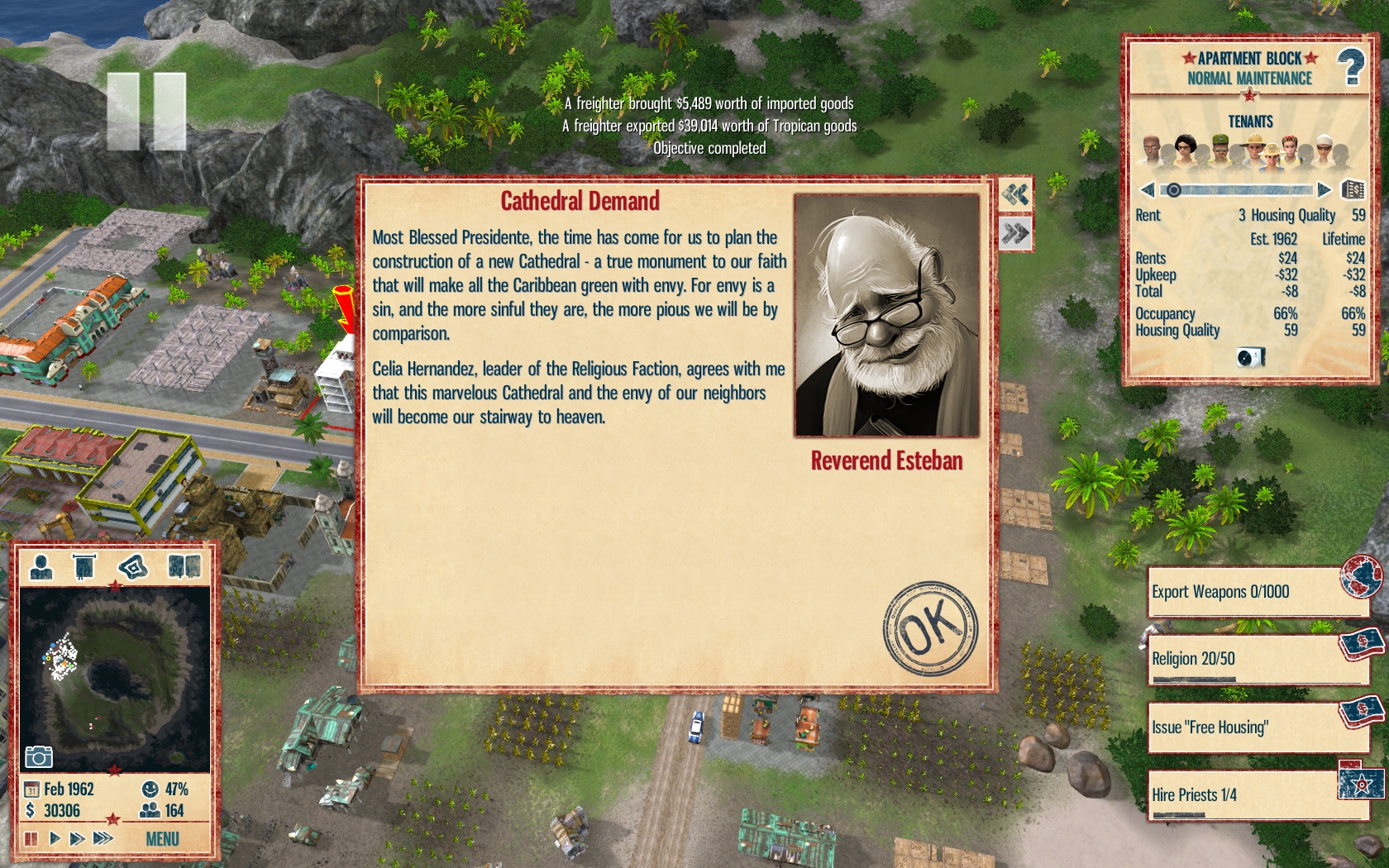Click the air conditioner upgrade icon
The height and width of the screenshot is (868, 1389).
(x=1249, y=357)
